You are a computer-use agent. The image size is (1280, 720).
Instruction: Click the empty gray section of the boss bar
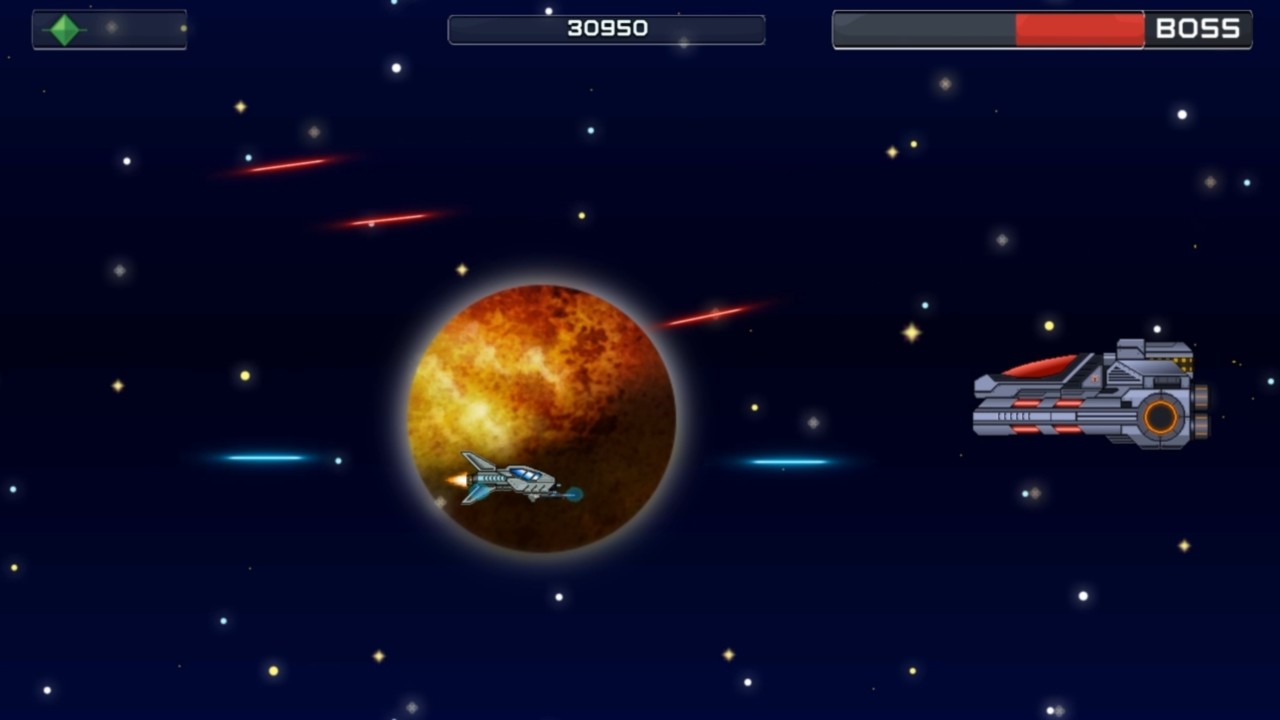(925, 29)
